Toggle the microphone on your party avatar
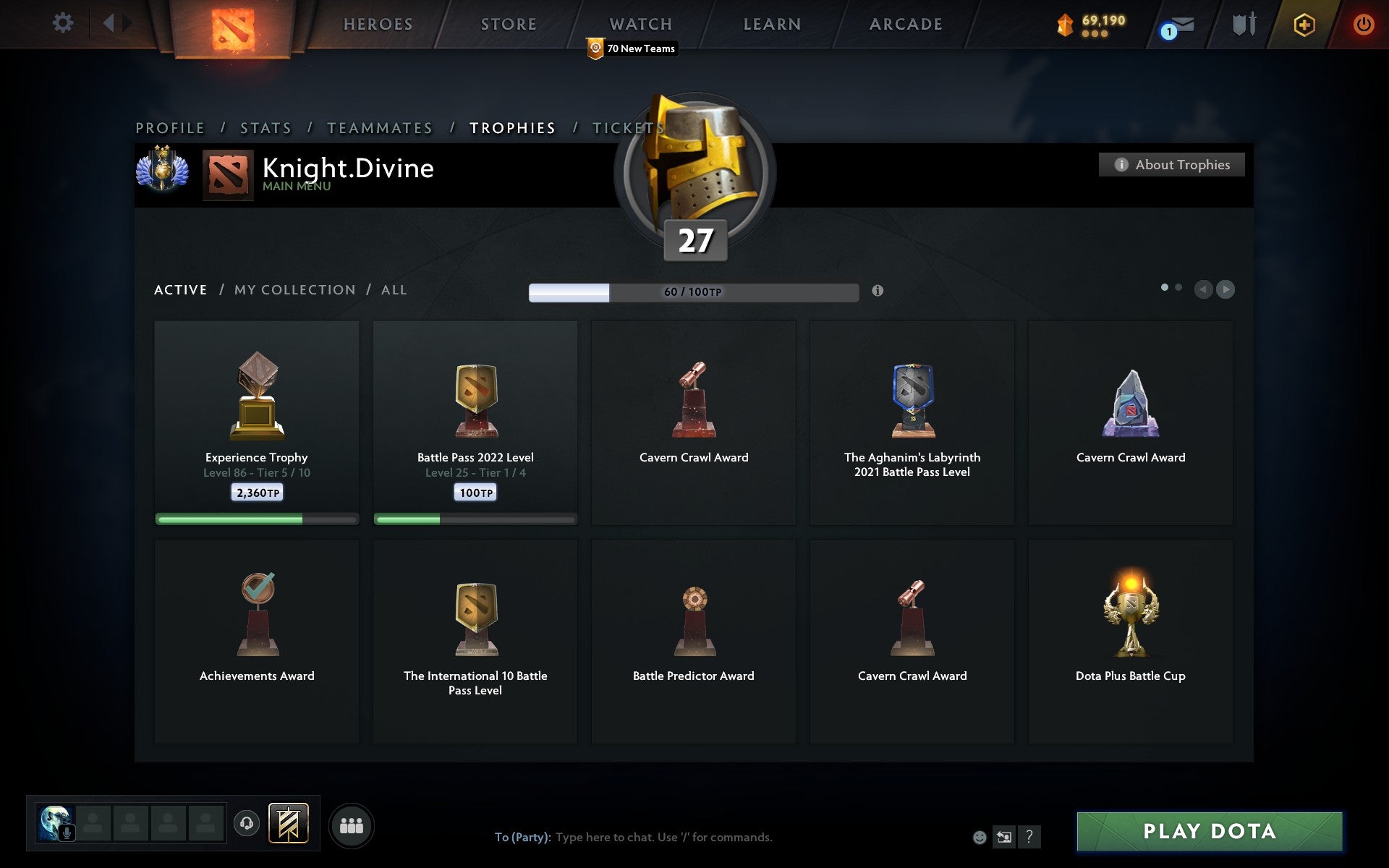This screenshot has width=1389, height=868. [x=67, y=832]
